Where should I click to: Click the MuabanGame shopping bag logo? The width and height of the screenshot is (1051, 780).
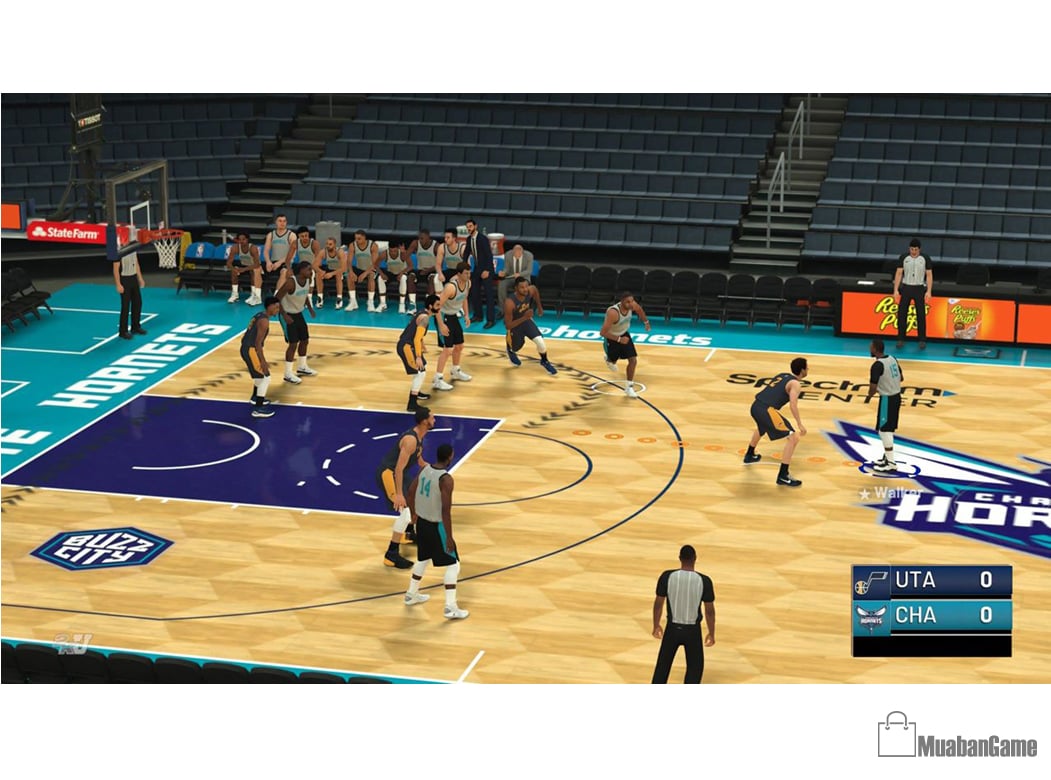coord(896,736)
